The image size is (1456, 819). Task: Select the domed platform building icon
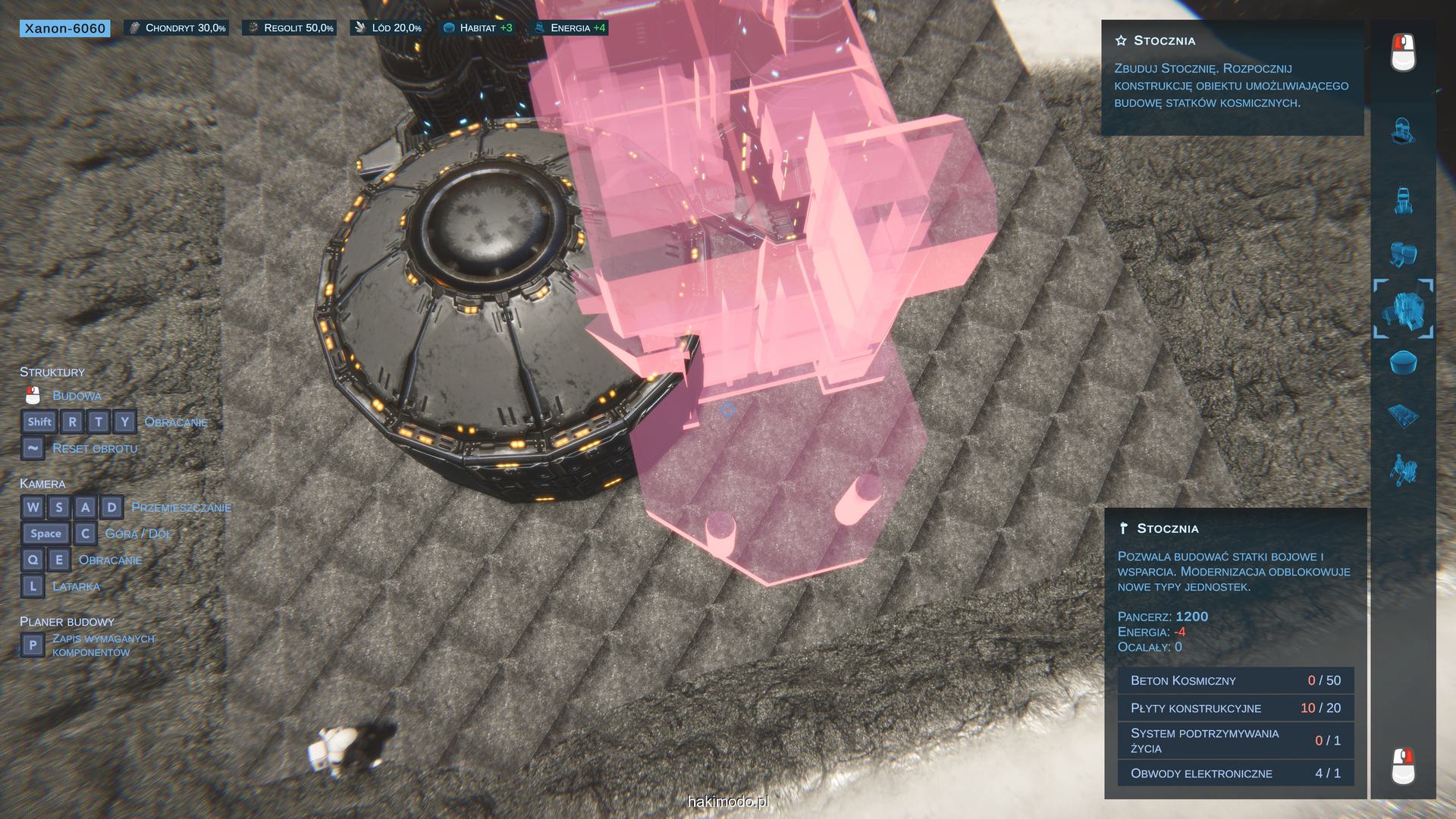(1402, 130)
